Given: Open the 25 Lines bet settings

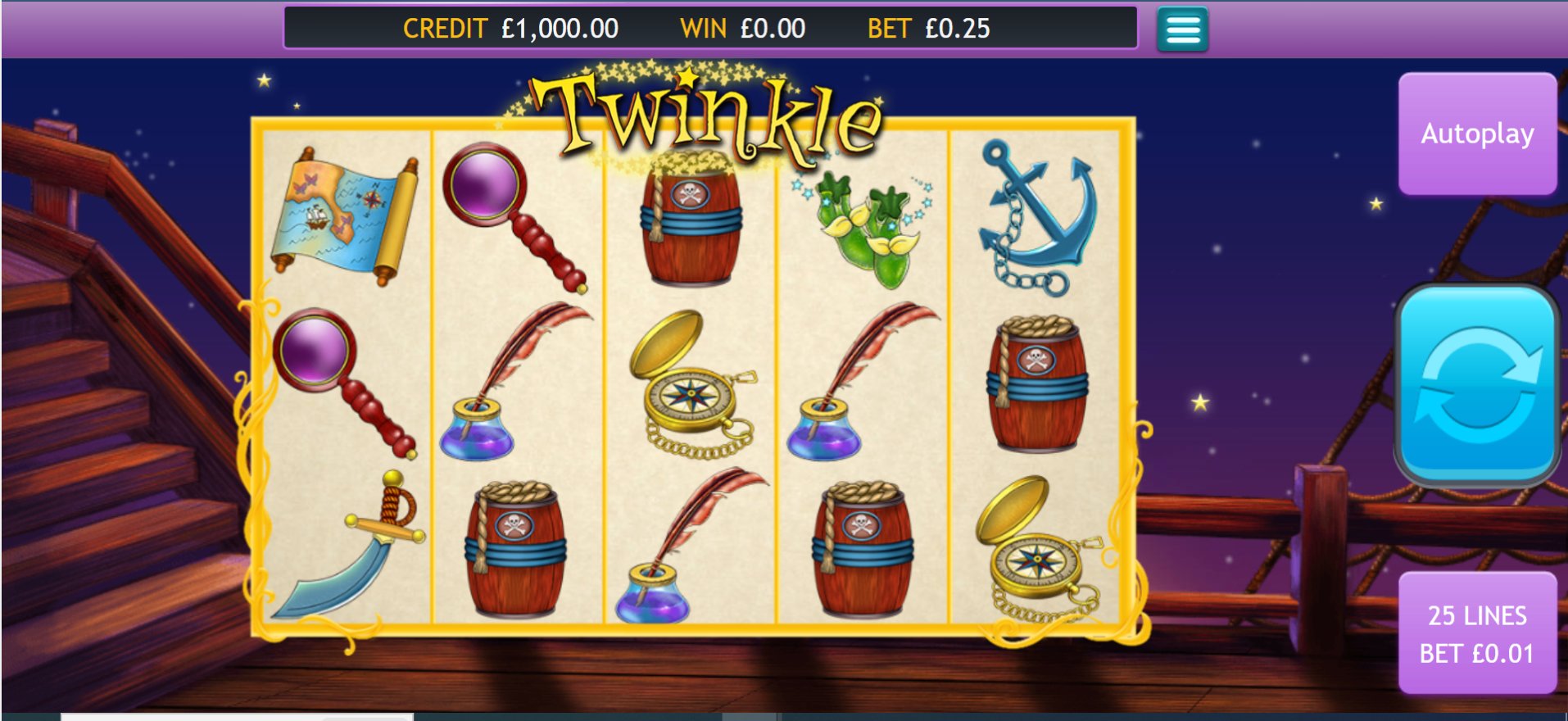Looking at the screenshot, I should pos(1477,633).
